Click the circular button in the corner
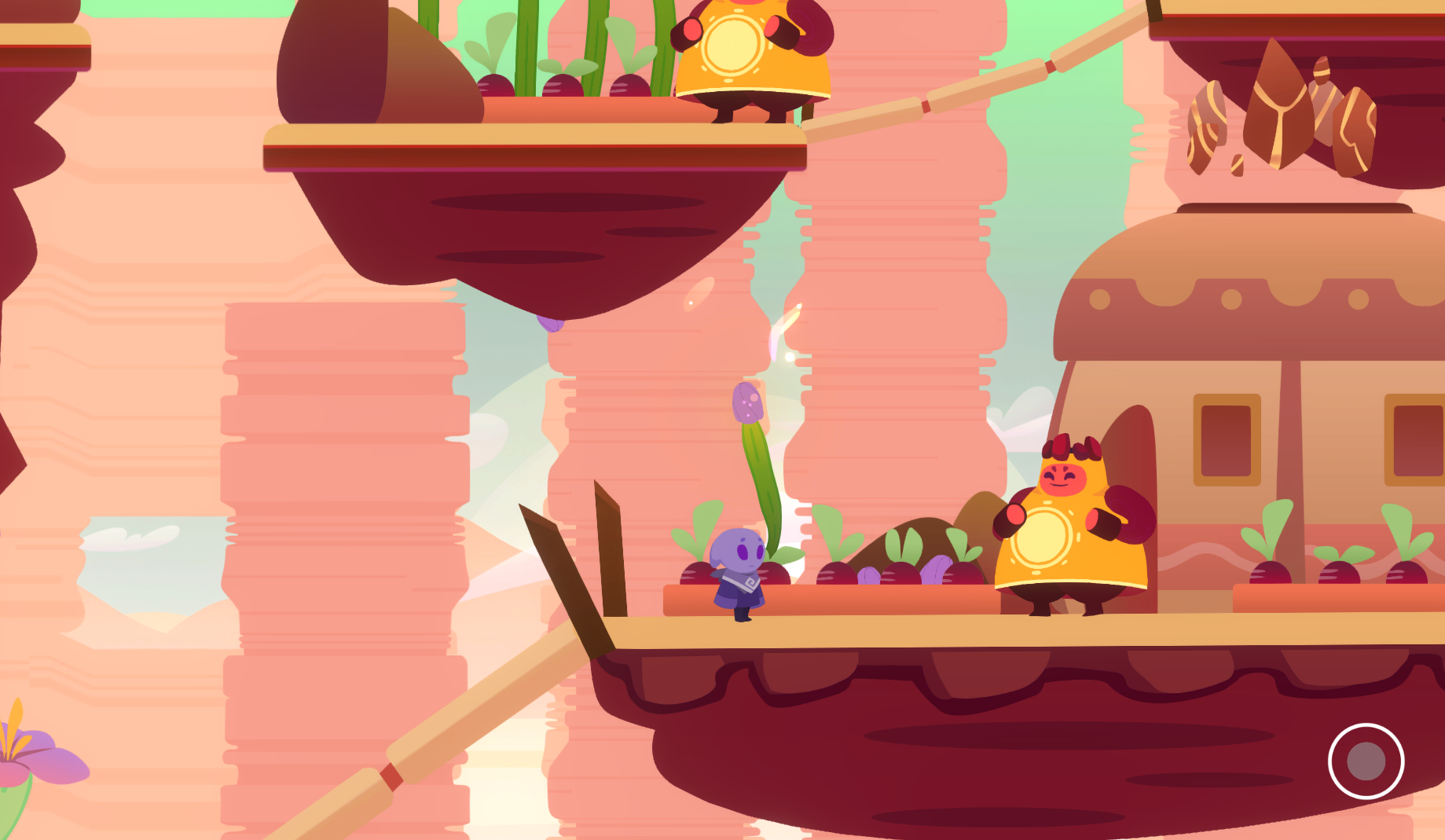Viewport: 1445px width, 840px height. click(1366, 761)
